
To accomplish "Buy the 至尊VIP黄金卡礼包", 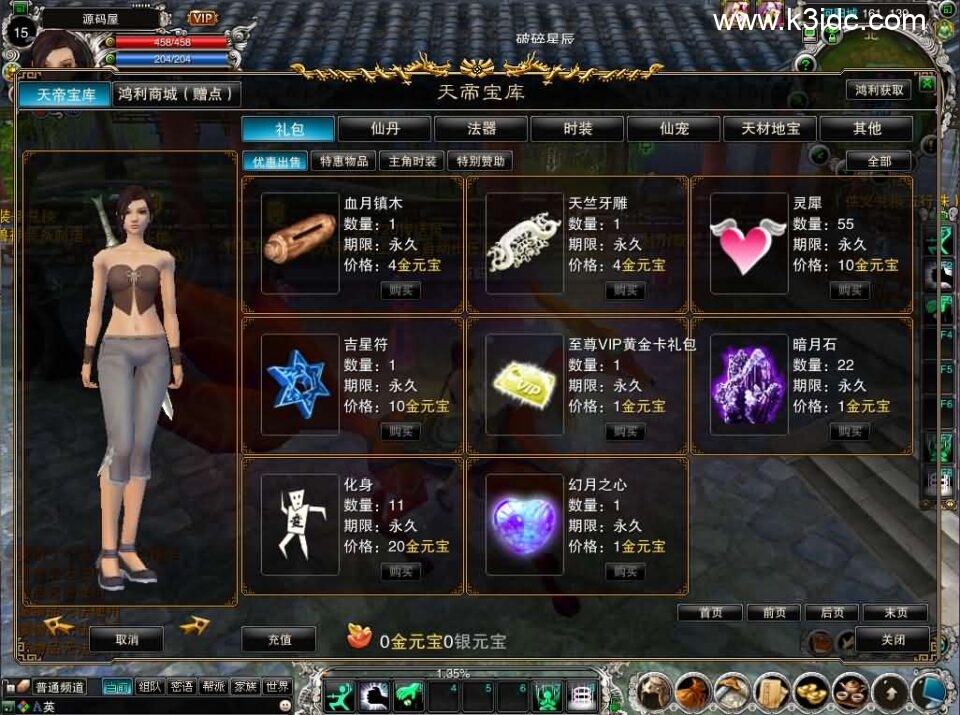I will [625, 431].
